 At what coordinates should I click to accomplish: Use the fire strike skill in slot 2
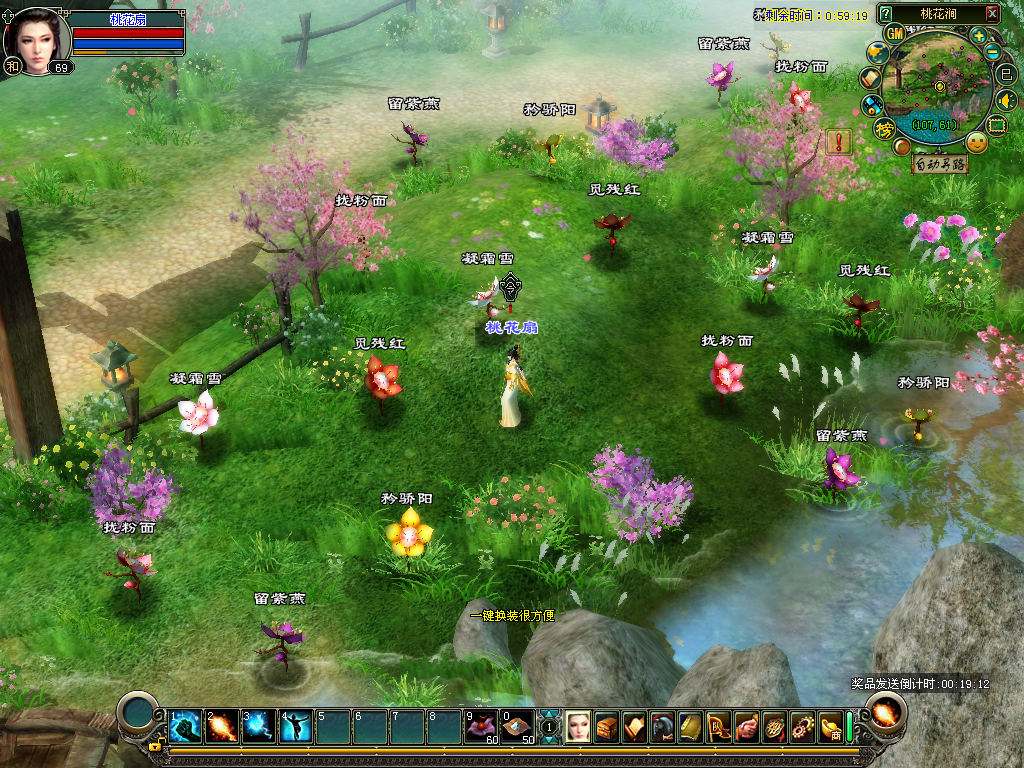click(x=222, y=726)
